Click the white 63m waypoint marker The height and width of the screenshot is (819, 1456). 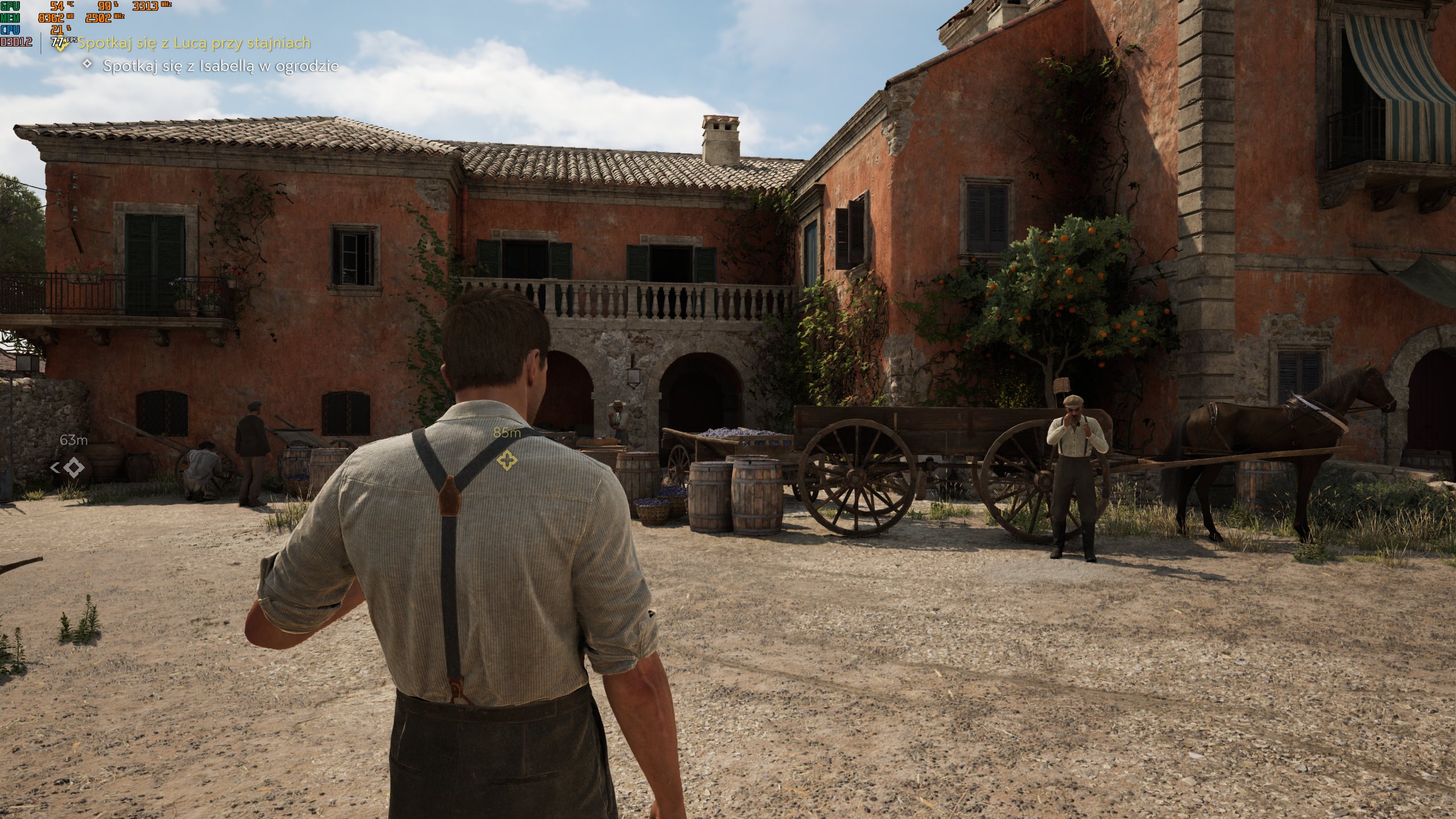(x=73, y=468)
